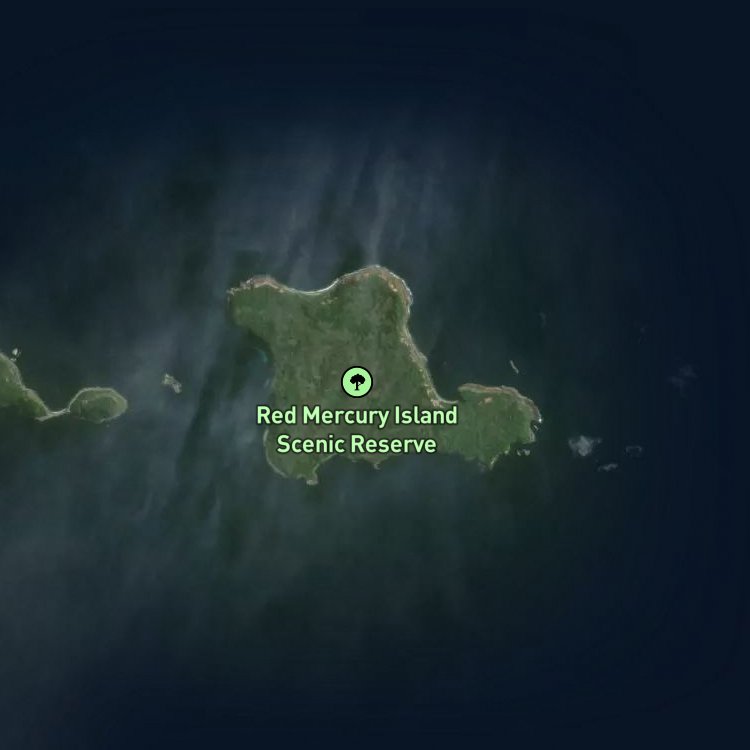Select the Red Mercury Island Scenic Reserve marker

point(357,381)
